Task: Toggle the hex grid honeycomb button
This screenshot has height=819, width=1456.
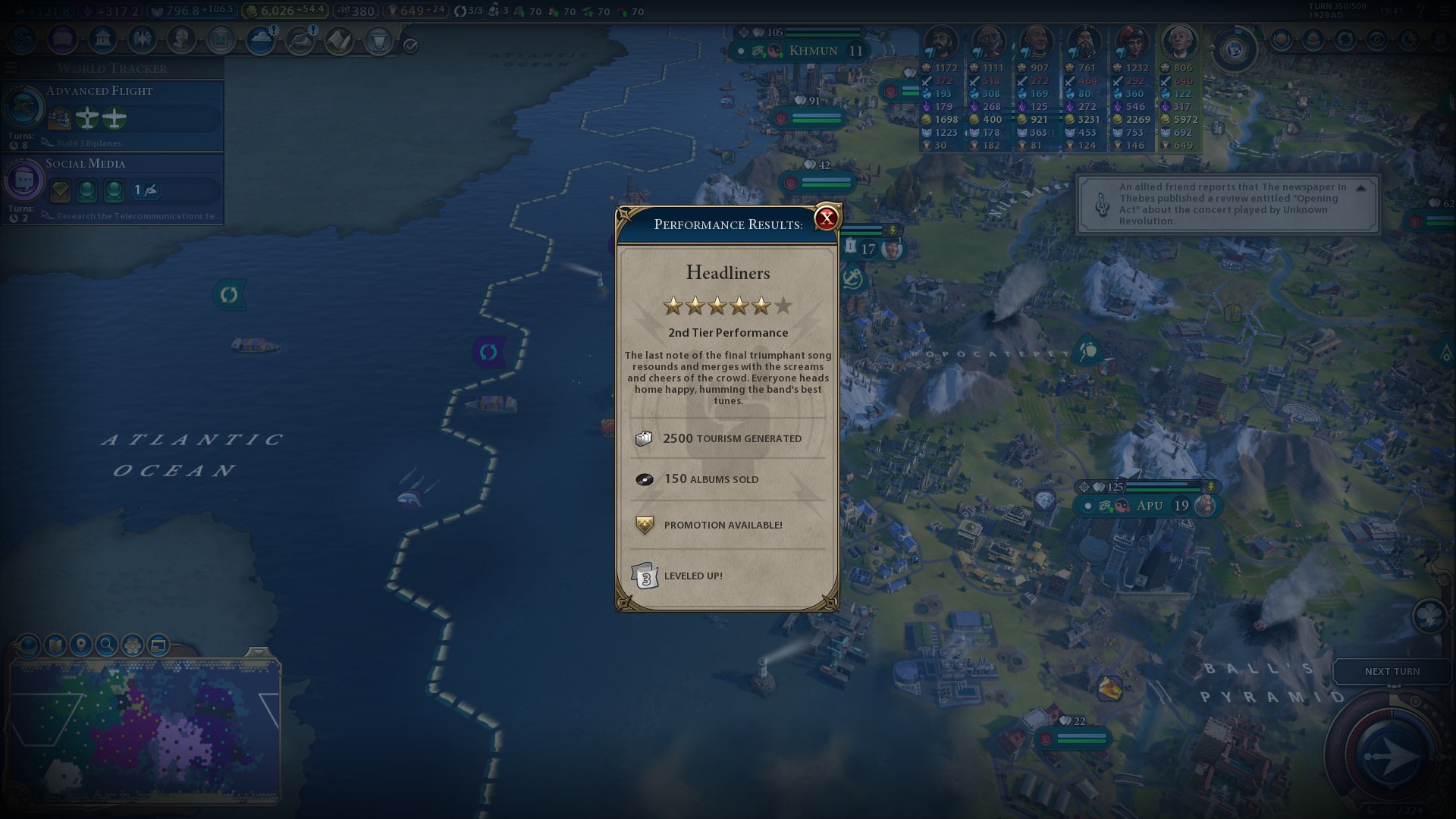Action: click(133, 645)
